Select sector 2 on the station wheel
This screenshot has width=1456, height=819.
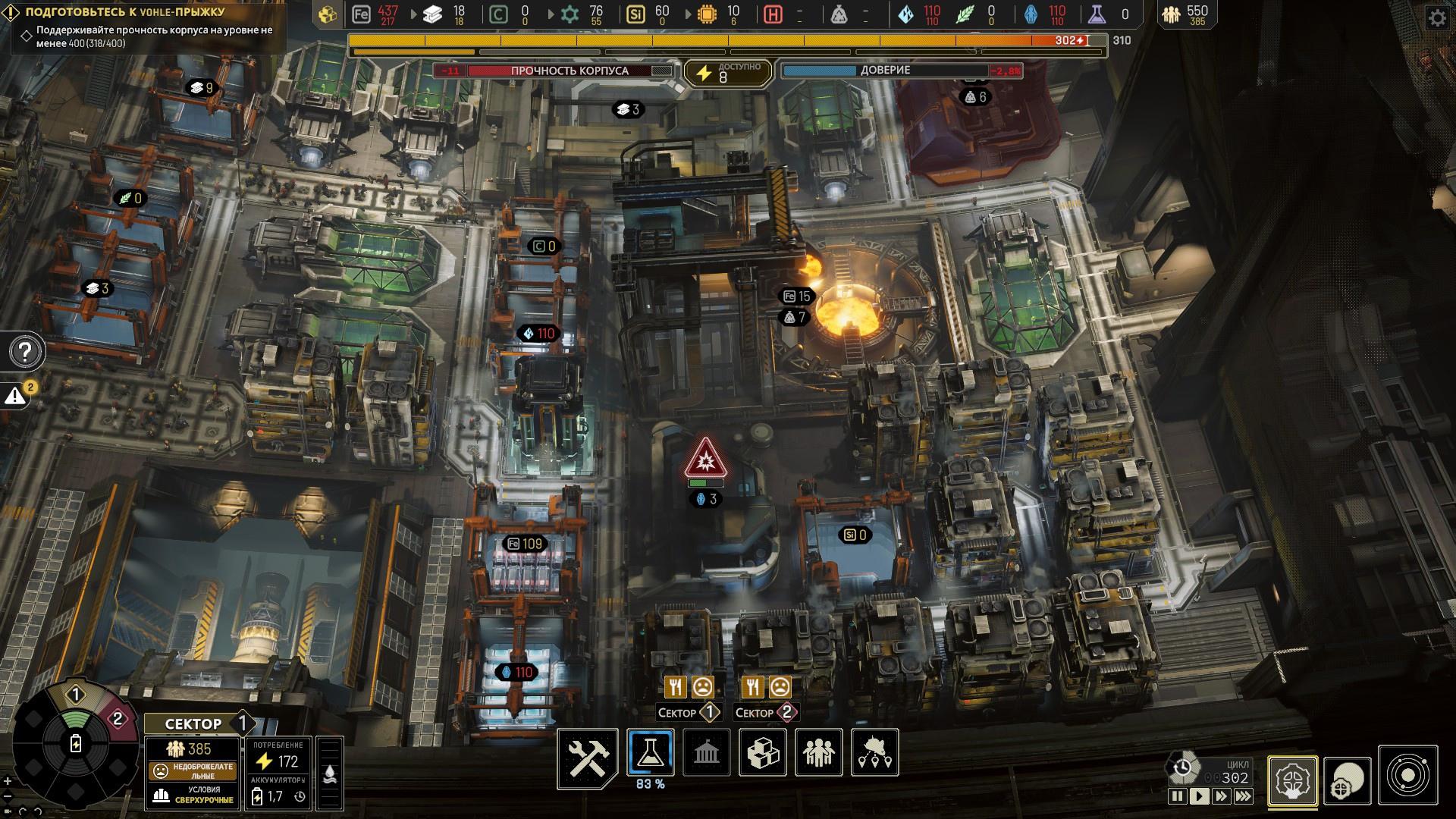[x=117, y=718]
